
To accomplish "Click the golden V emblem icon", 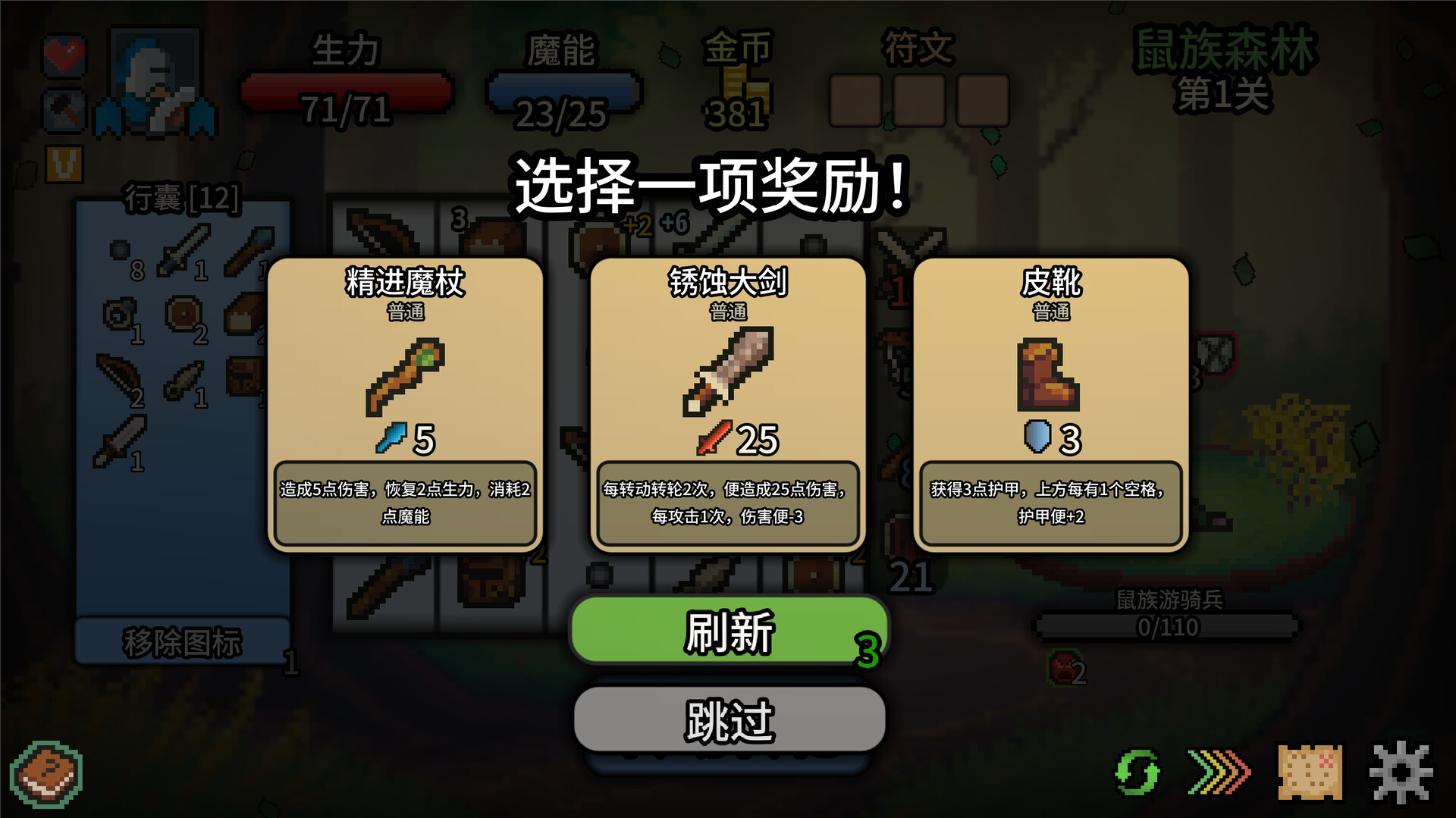I will click(x=64, y=163).
